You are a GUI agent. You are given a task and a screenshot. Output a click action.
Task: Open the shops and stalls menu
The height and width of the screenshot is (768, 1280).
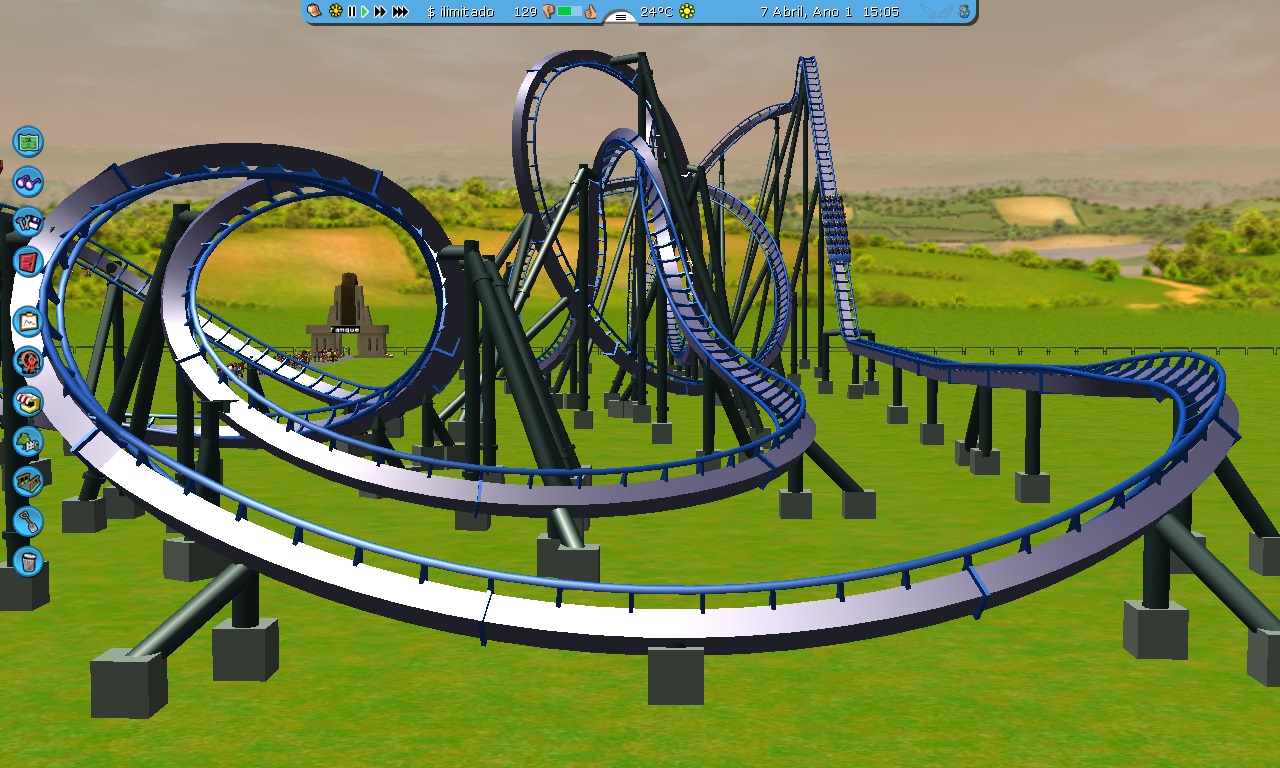(27, 403)
